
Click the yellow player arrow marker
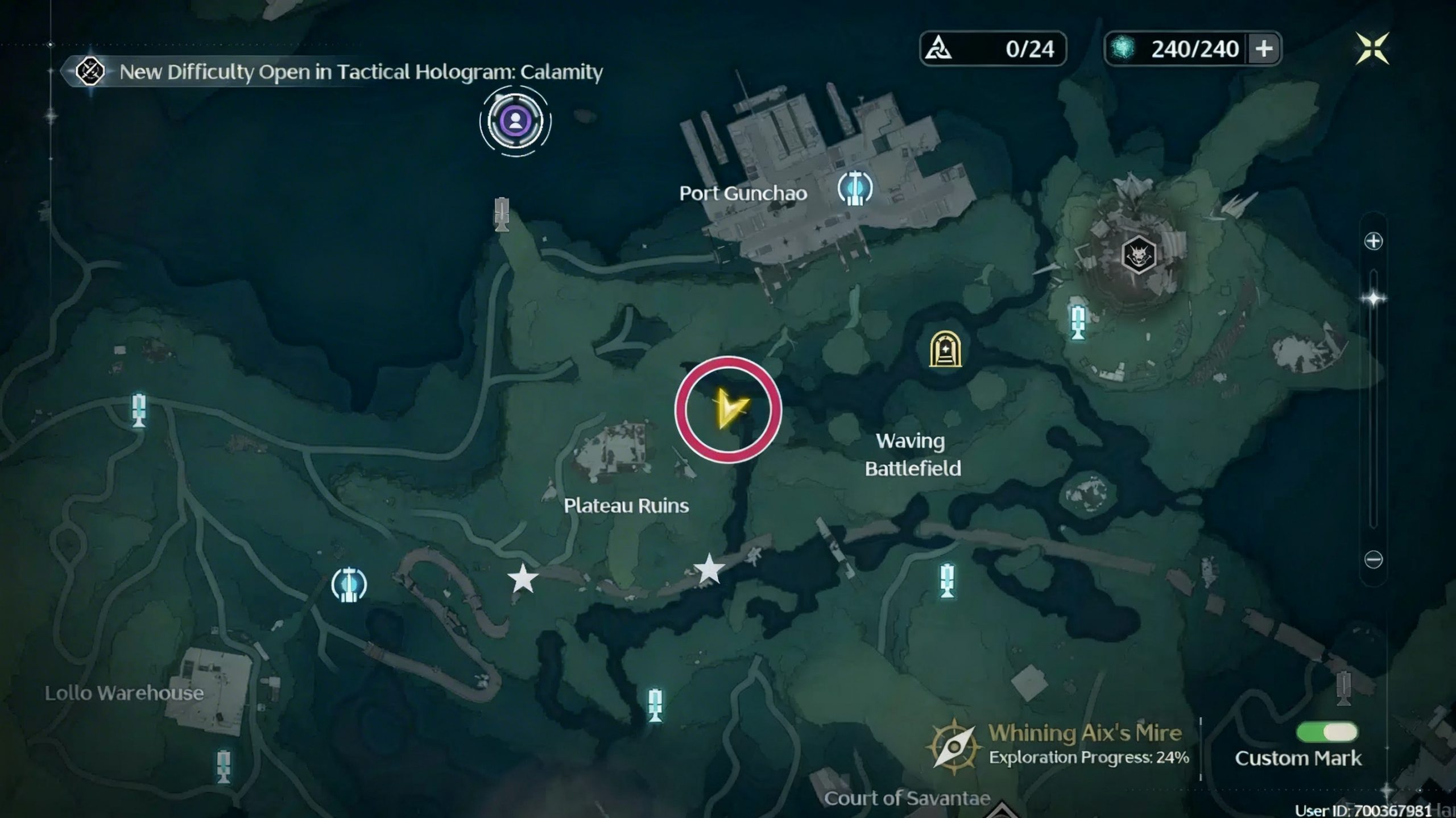(728, 408)
